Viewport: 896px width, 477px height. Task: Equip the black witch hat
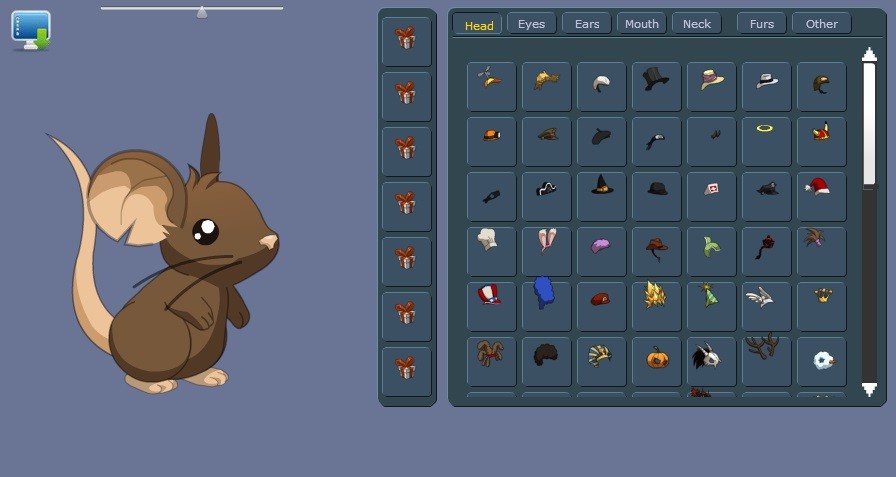coord(601,185)
